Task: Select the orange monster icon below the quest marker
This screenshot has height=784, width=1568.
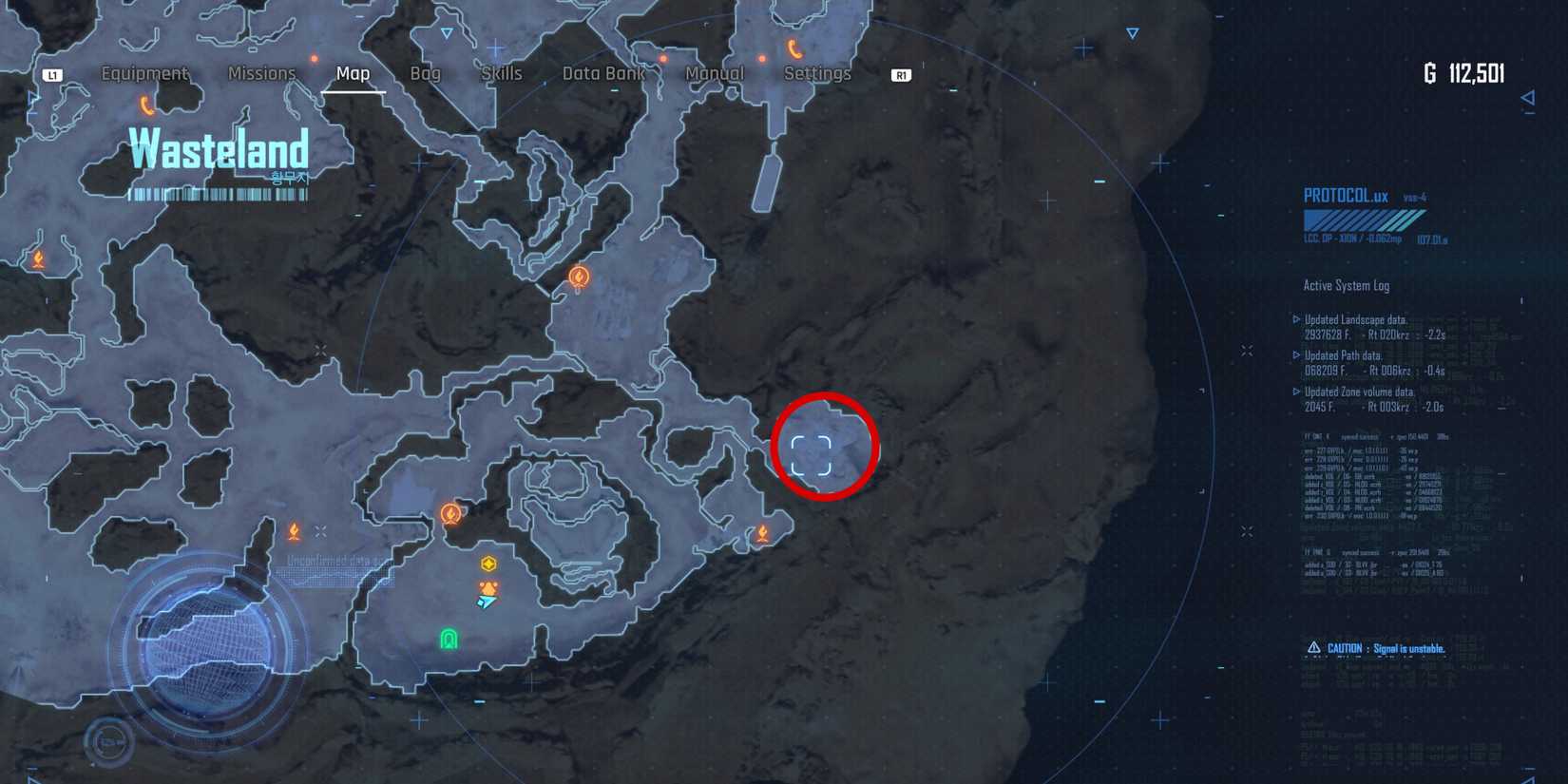Action: coord(488,588)
